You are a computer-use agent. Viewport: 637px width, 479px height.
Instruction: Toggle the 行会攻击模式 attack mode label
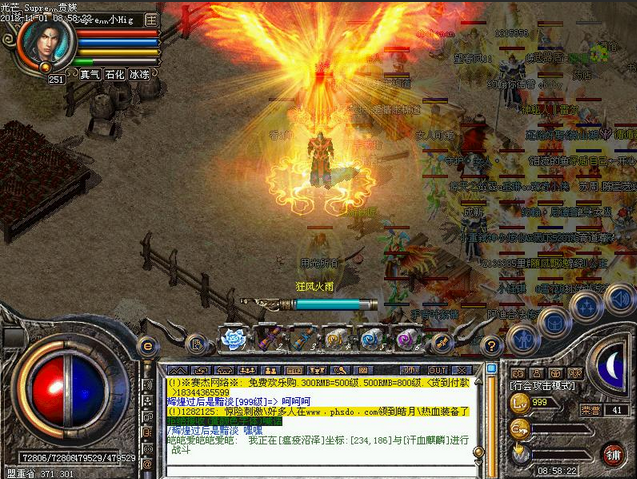point(544,384)
